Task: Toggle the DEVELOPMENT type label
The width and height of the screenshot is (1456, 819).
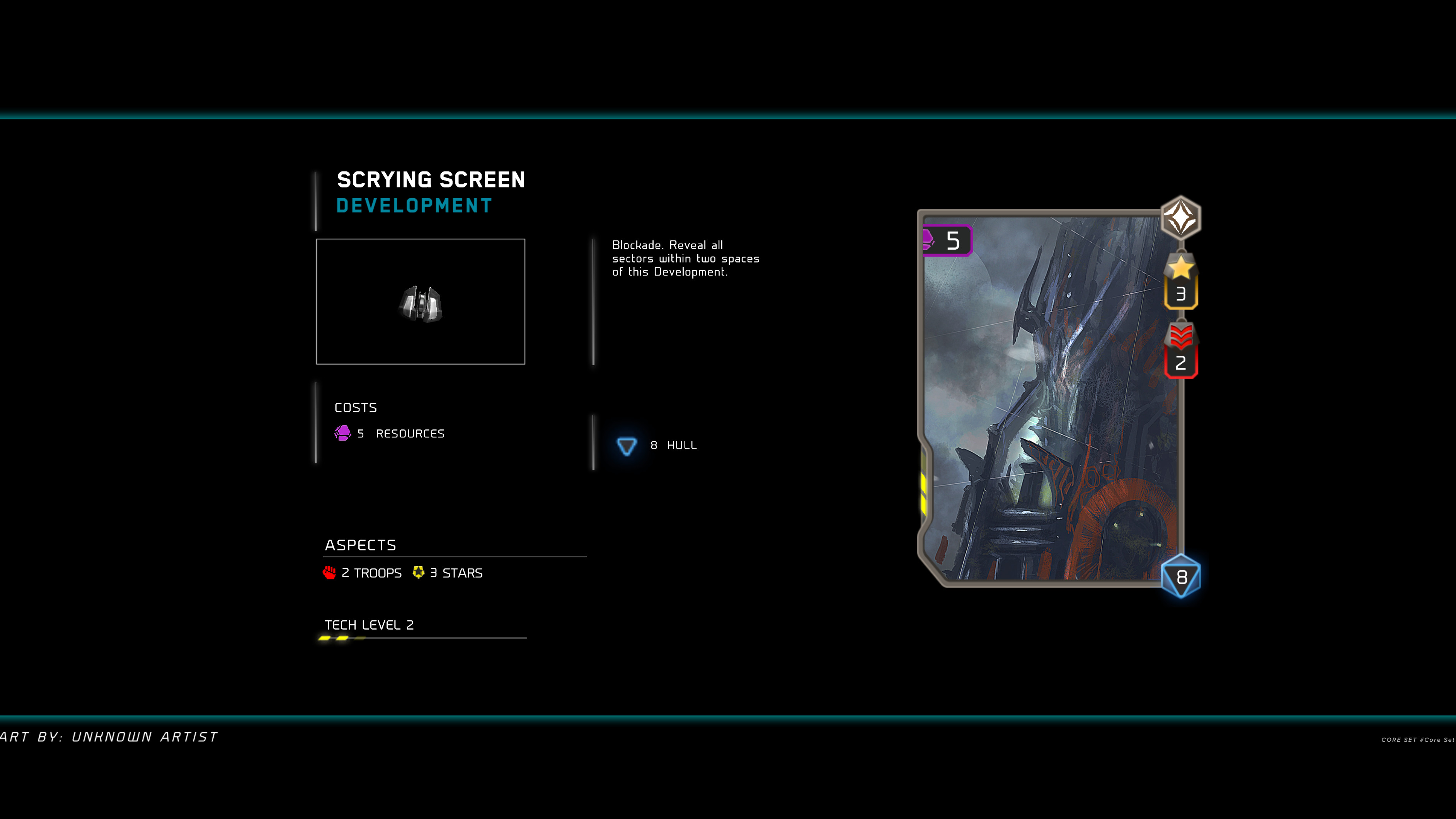Action: (x=414, y=206)
